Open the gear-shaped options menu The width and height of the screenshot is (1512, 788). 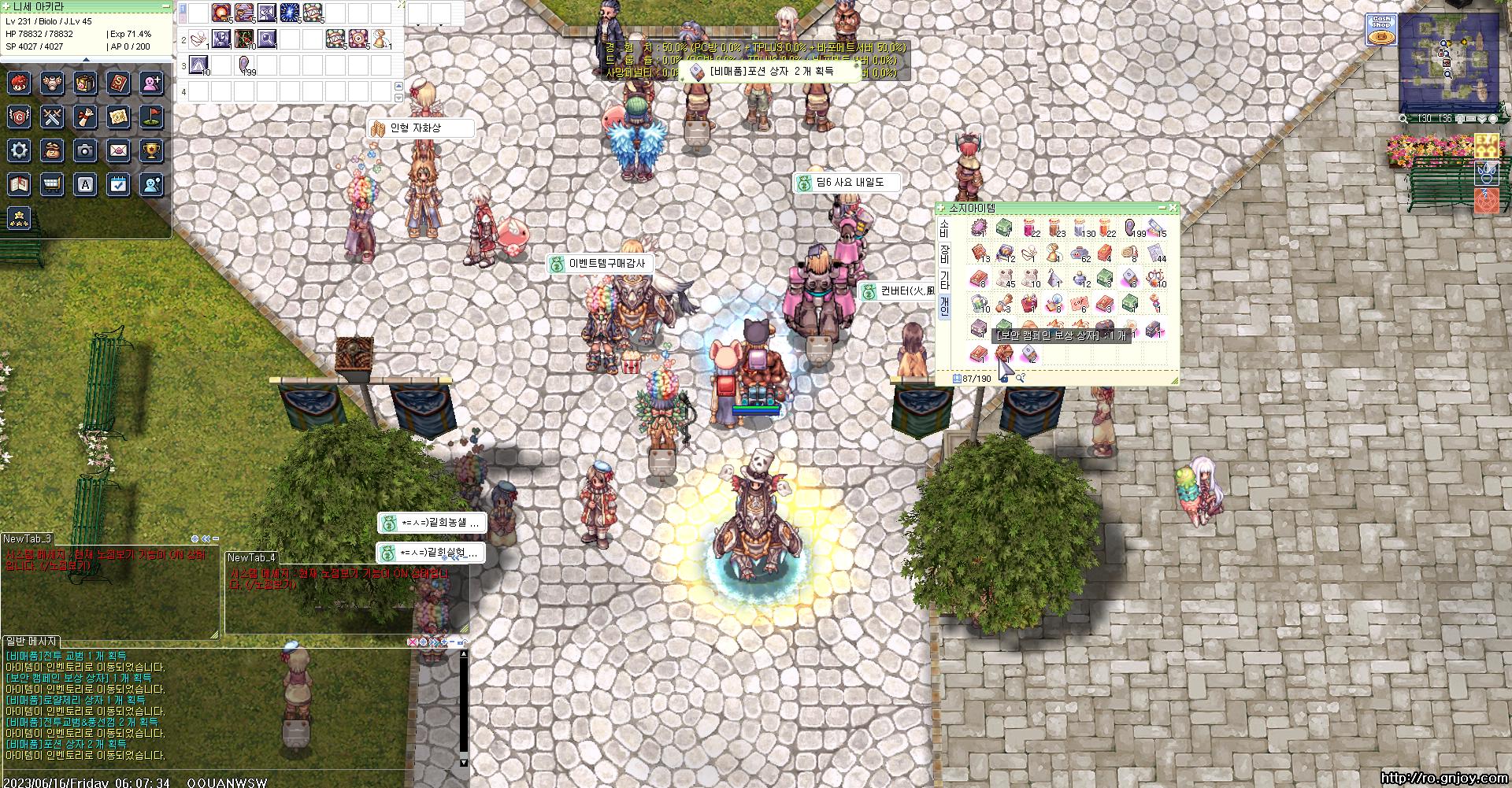20,150
